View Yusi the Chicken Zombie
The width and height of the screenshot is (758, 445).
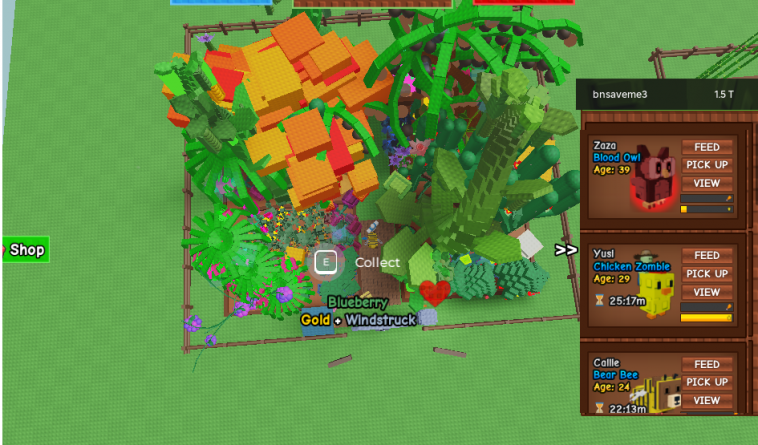(x=706, y=292)
